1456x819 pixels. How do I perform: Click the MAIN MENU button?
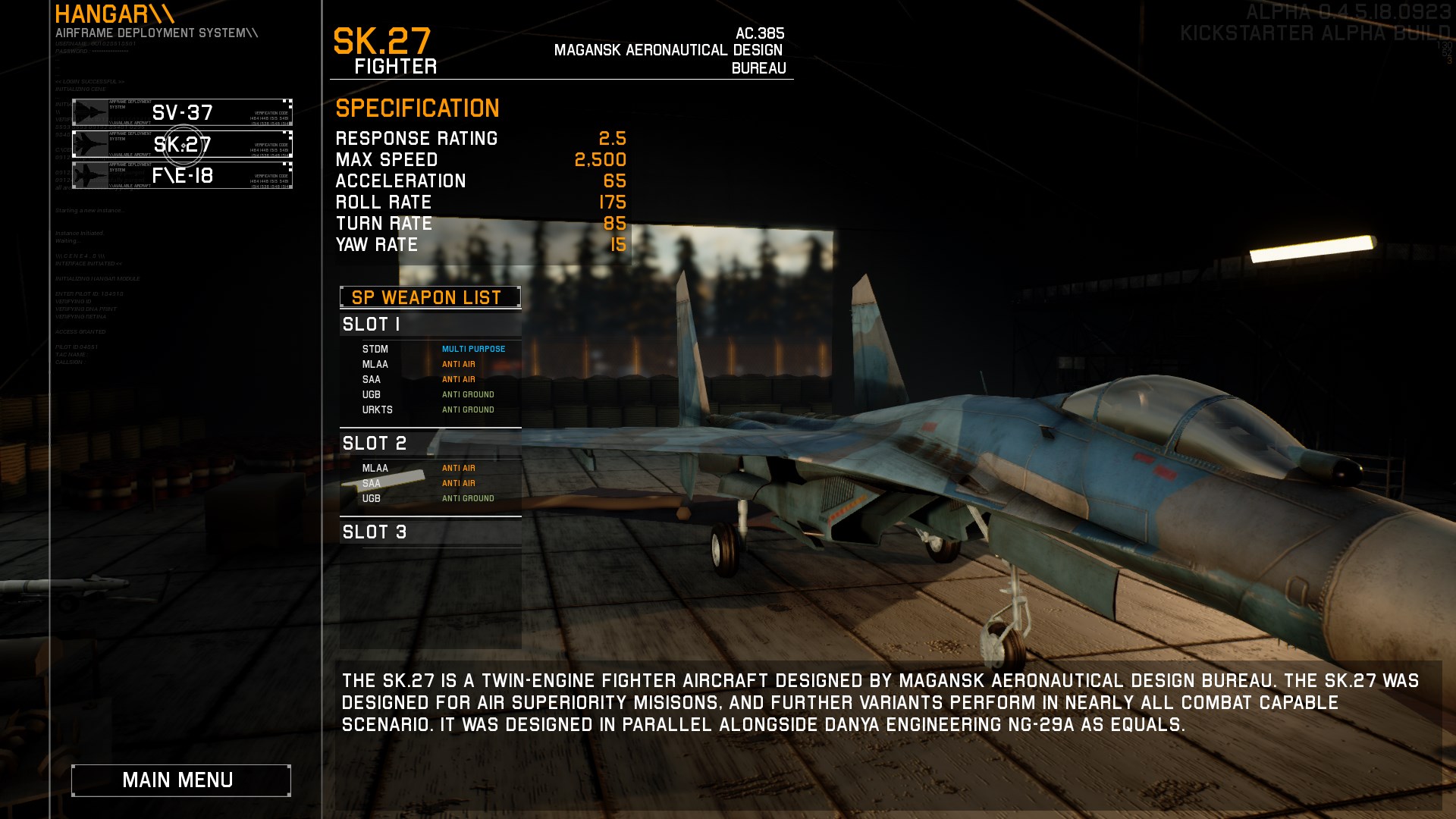tap(180, 780)
